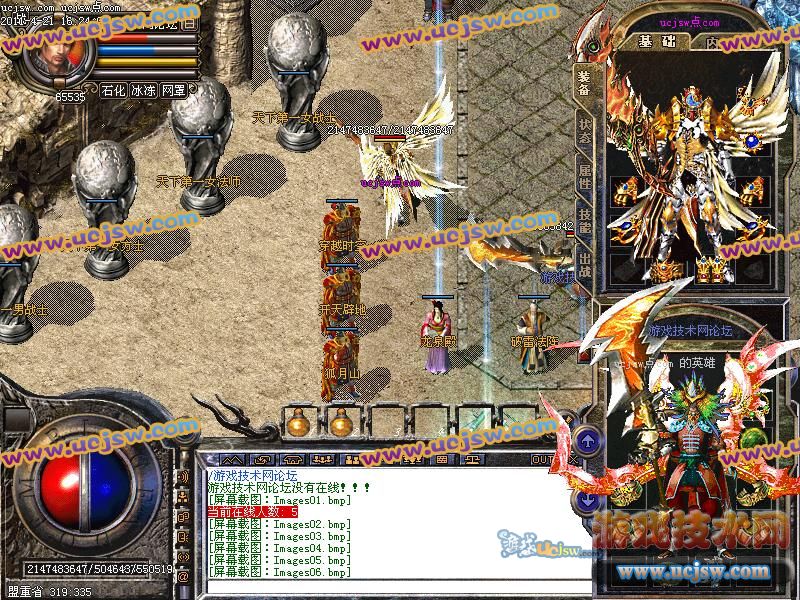Viewport: 800px width, 600px height.
Task: Show the 技能 skills tab
Action: [x=584, y=225]
